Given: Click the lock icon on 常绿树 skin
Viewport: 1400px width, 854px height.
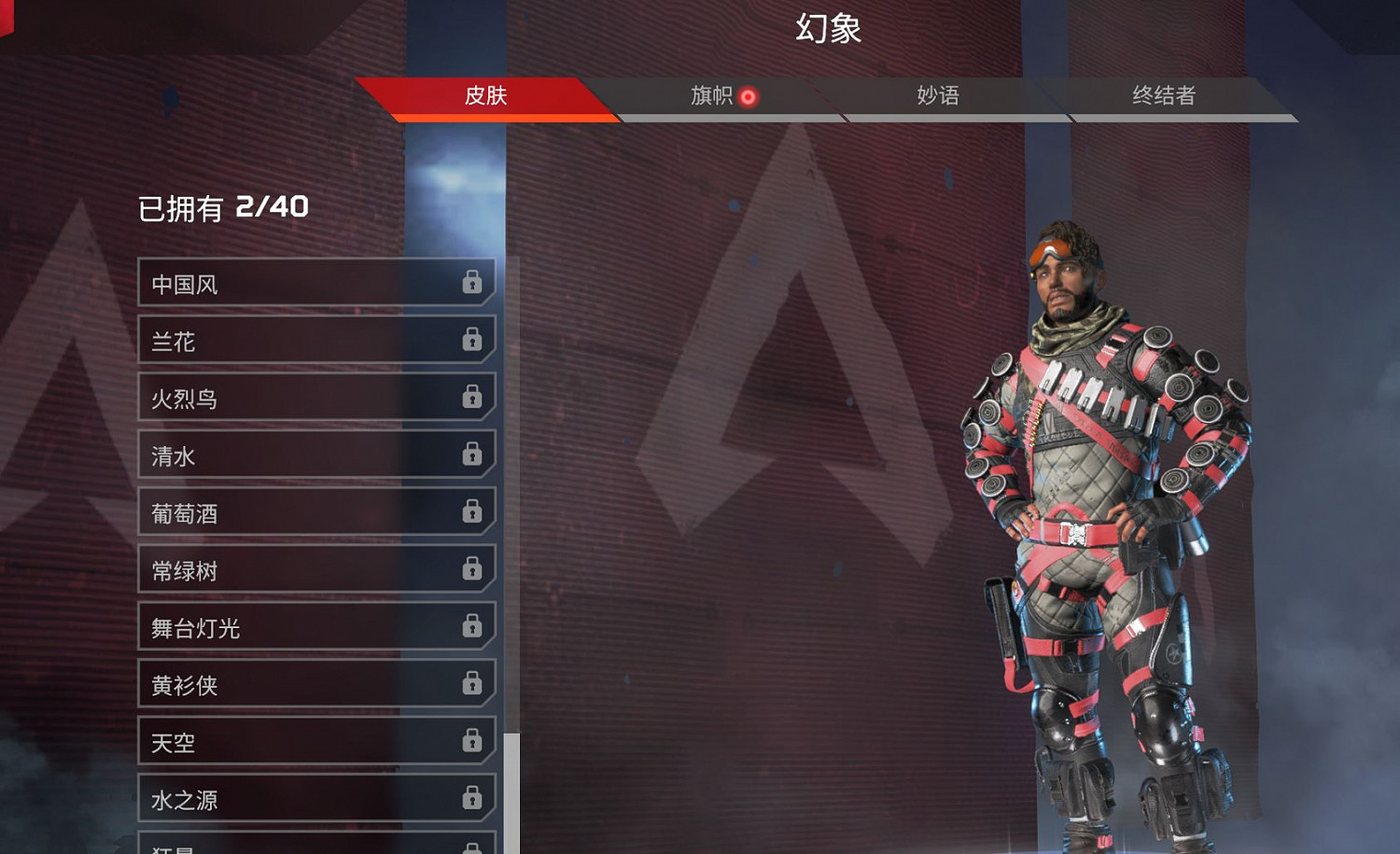Looking at the screenshot, I should [472, 570].
